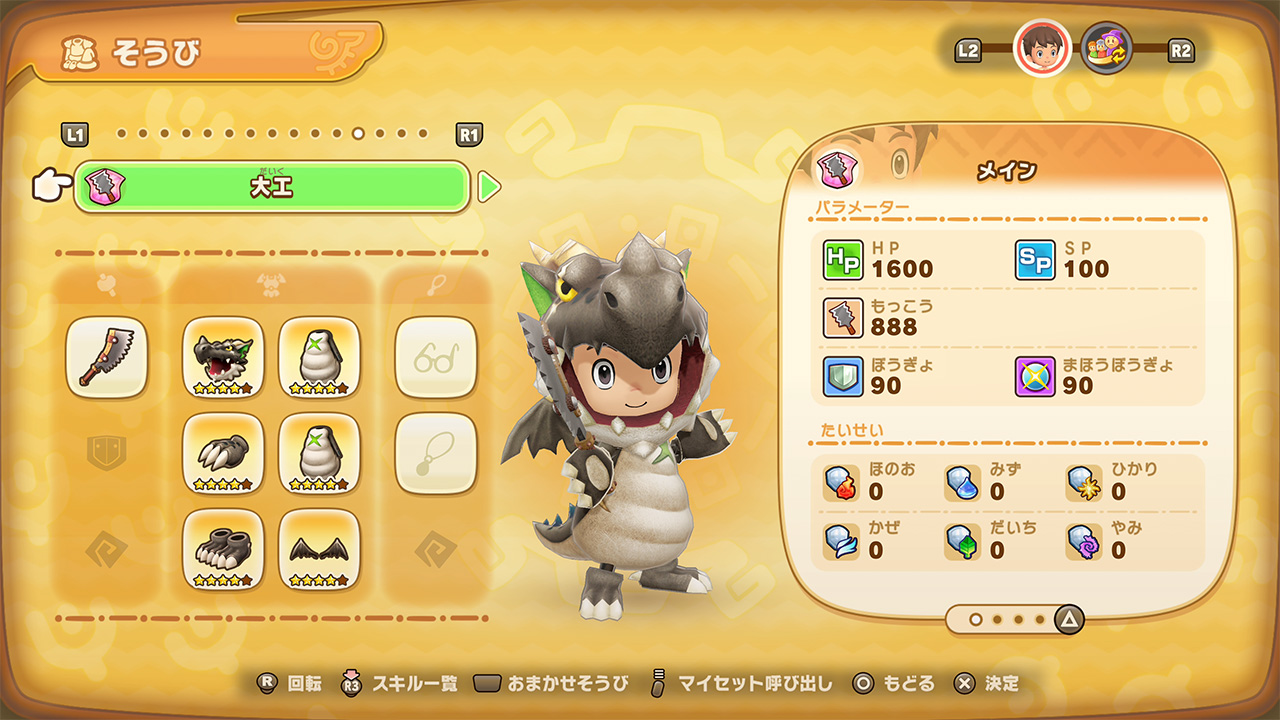1280x720 pixels.
Task: Open the empty glasses accessory slot
Action: click(436, 357)
